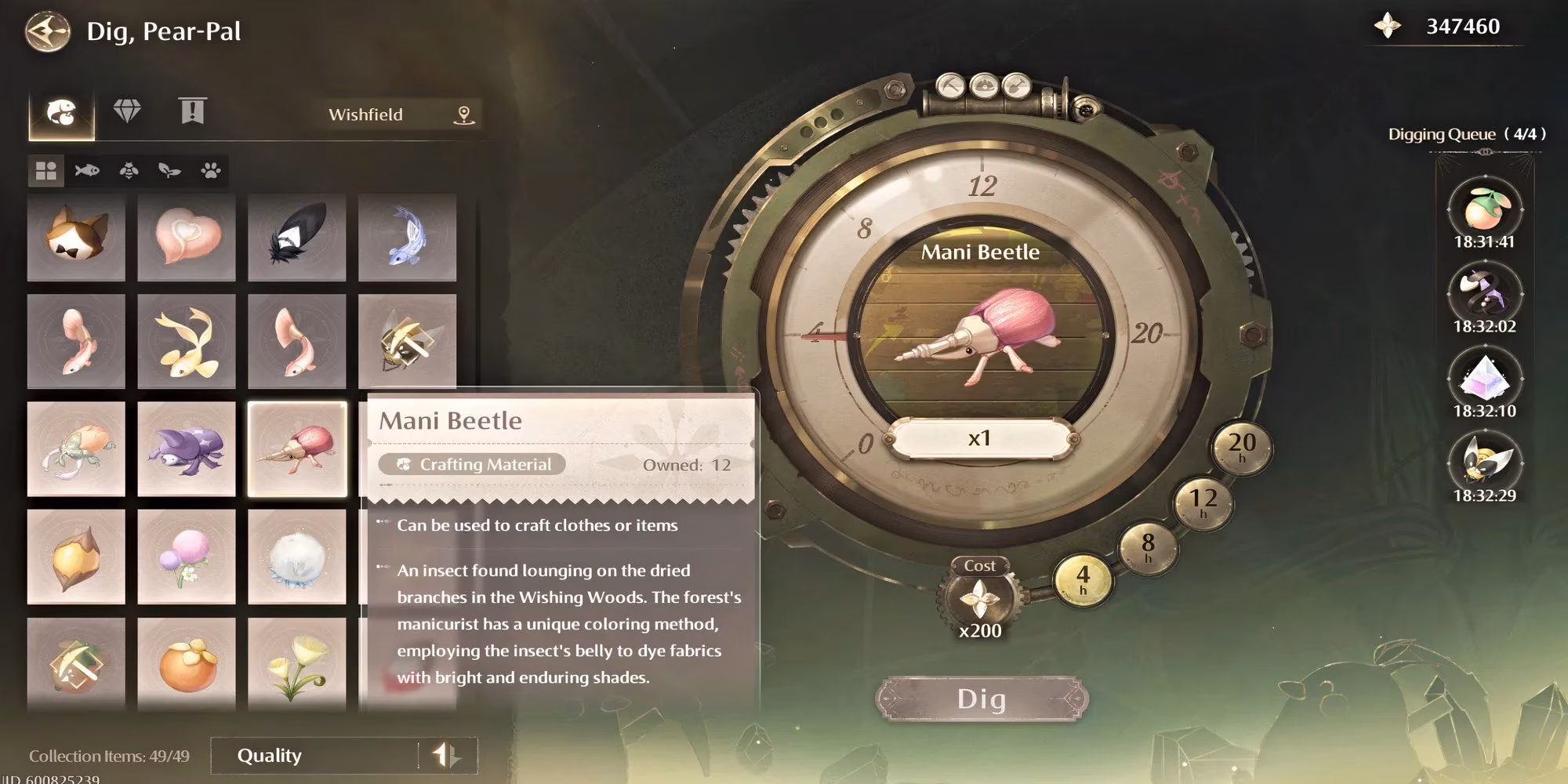
Task: Open the paw animal category filter
Action: (x=210, y=169)
